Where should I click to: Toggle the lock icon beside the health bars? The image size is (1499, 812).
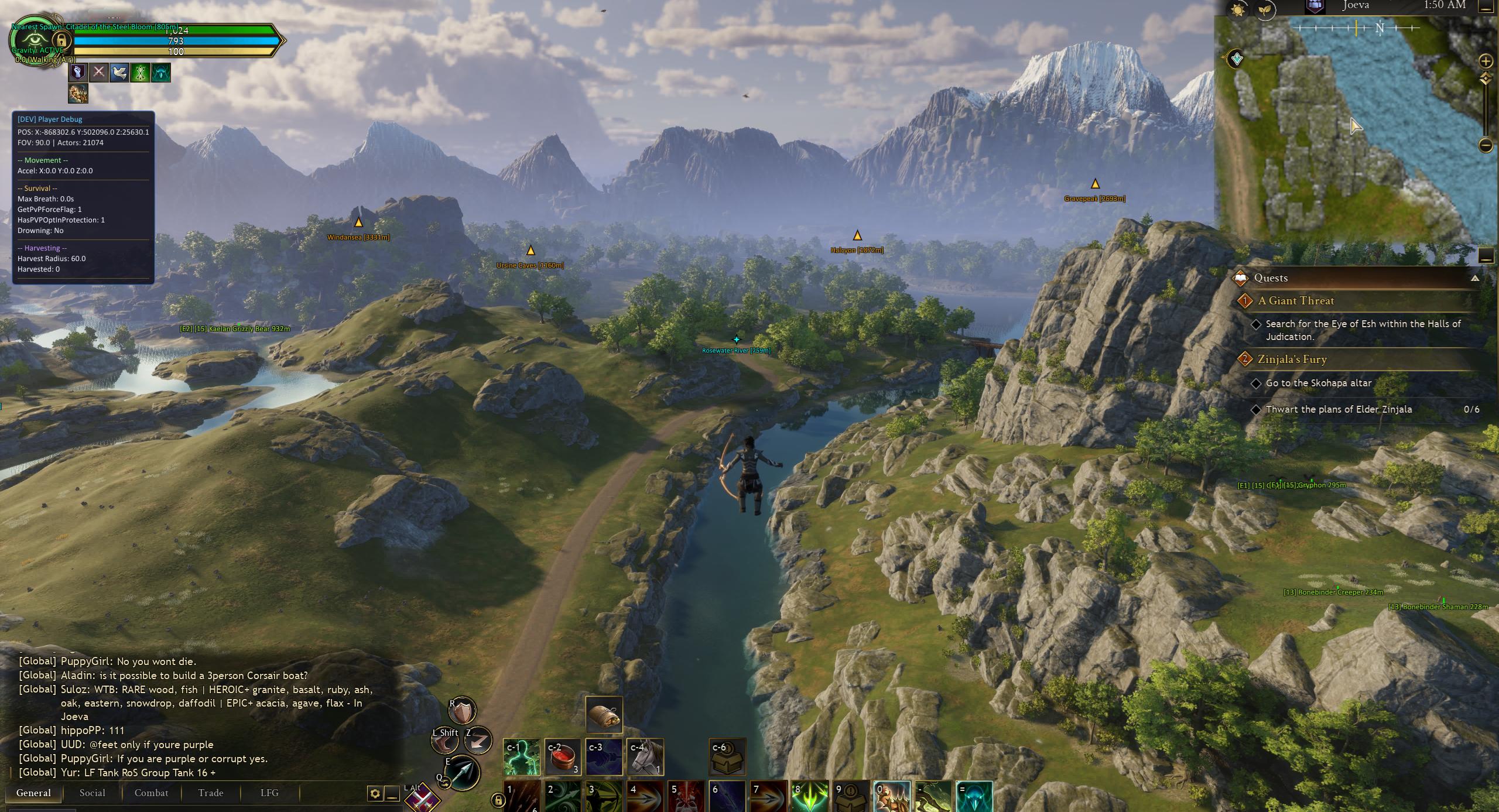tap(61, 42)
